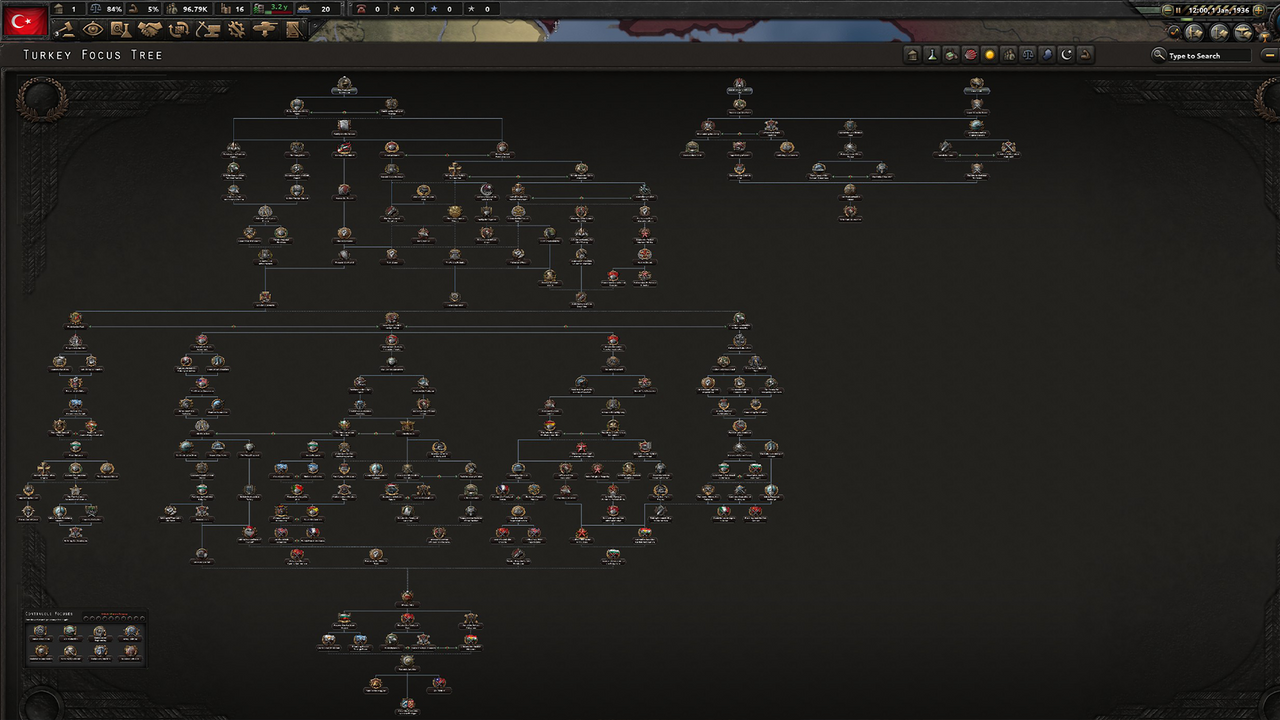Viewport: 1280px width, 720px height.
Task: Open the Decisions panel via the gavel icon
Action: pyautogui.click(x=67, y=29)
